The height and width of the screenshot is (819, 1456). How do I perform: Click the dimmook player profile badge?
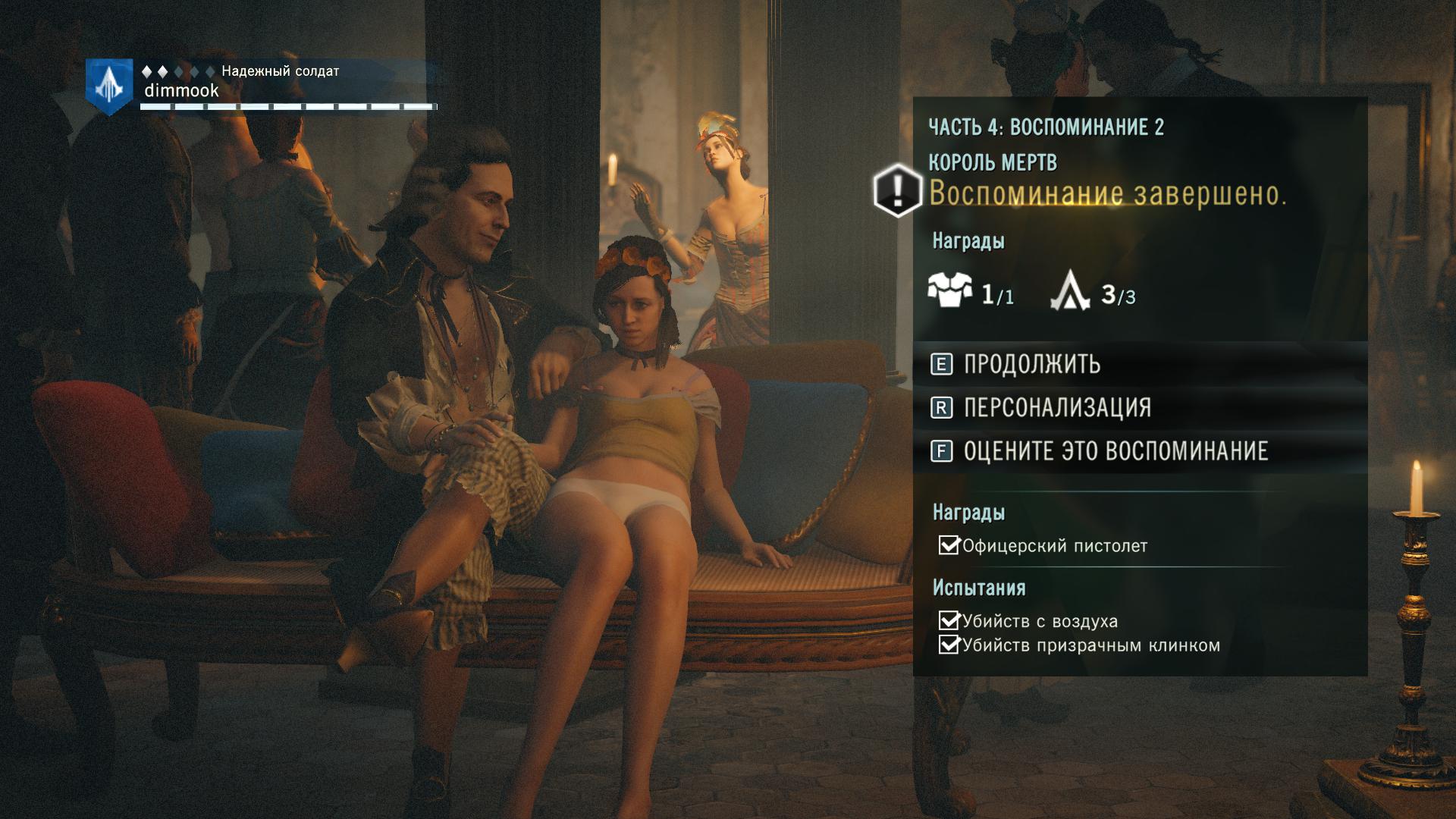pos(110,86)
